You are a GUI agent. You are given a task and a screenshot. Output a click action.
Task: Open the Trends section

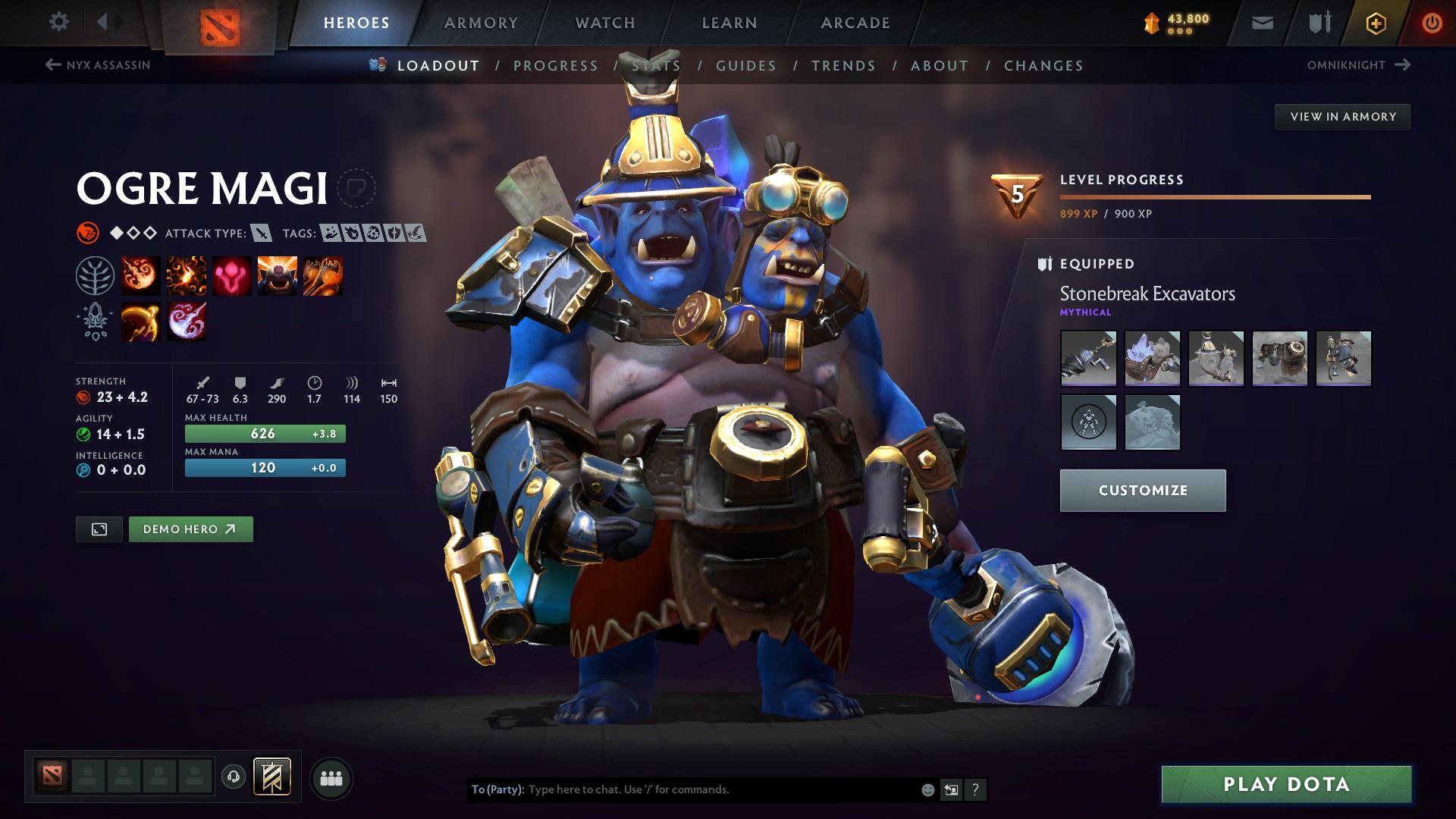click(843, 66)
